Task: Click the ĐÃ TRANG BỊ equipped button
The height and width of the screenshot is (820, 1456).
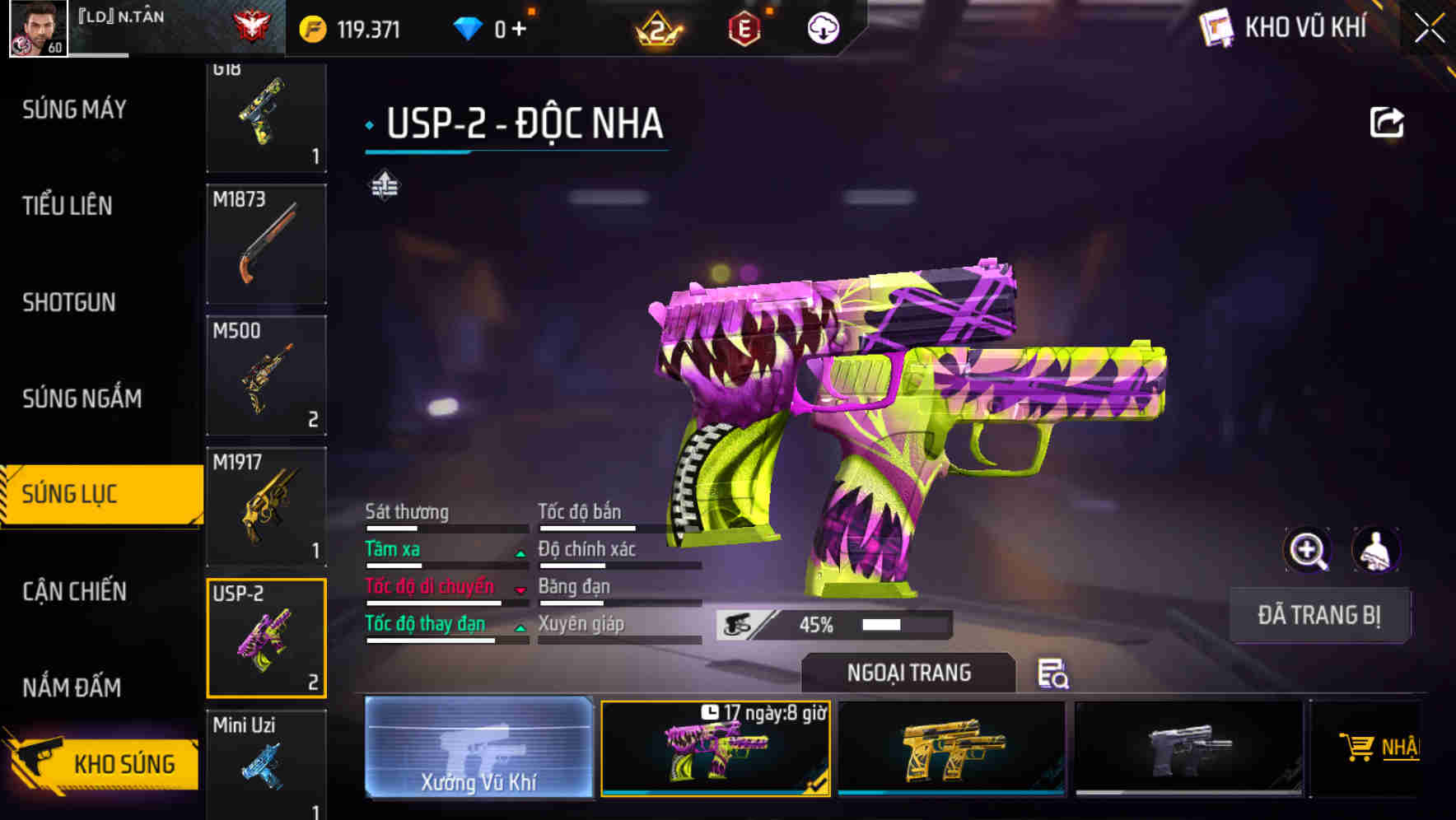Action: [1318, 615]
